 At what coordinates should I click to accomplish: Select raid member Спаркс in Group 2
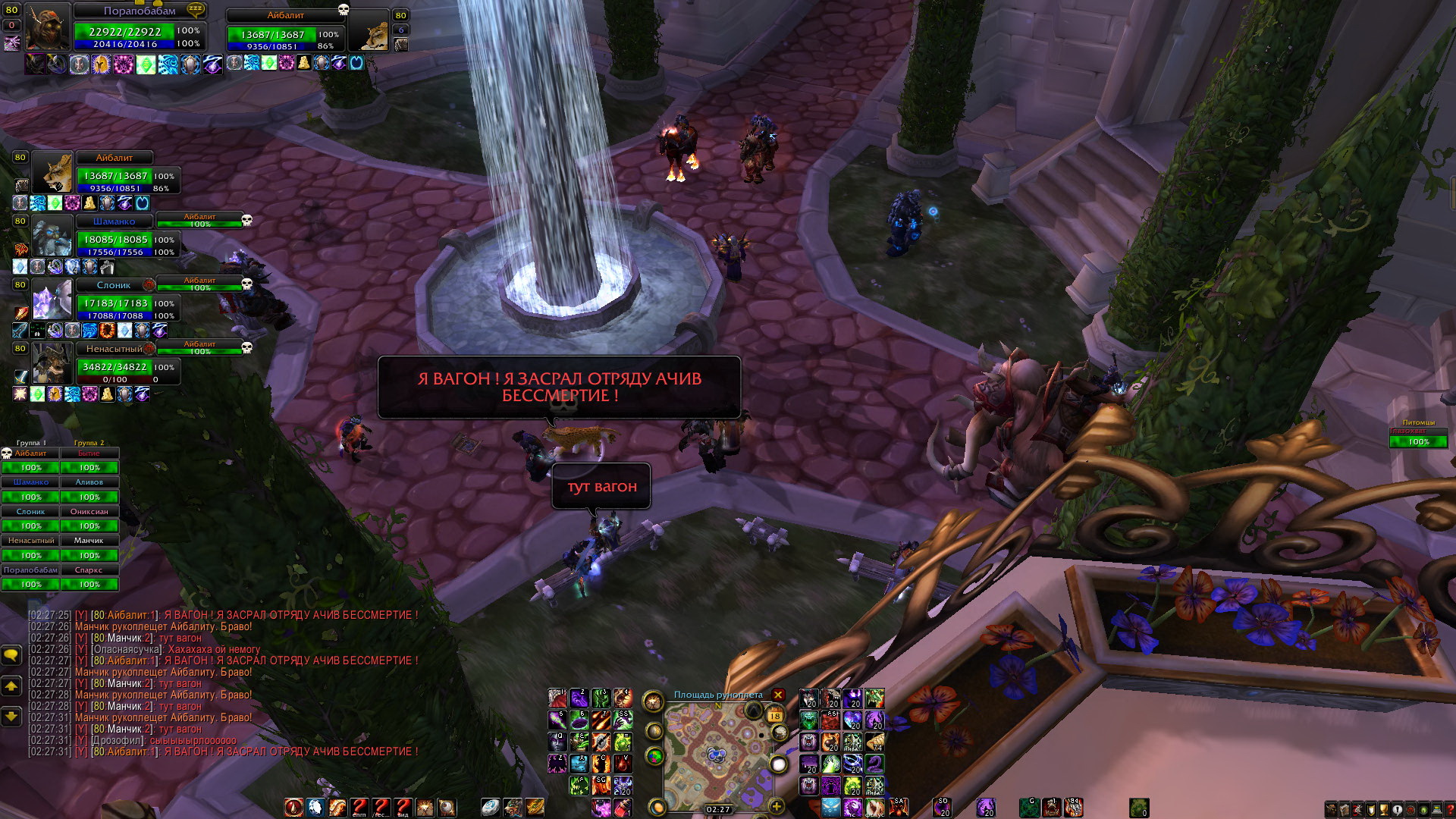click(x=89, y=577)
